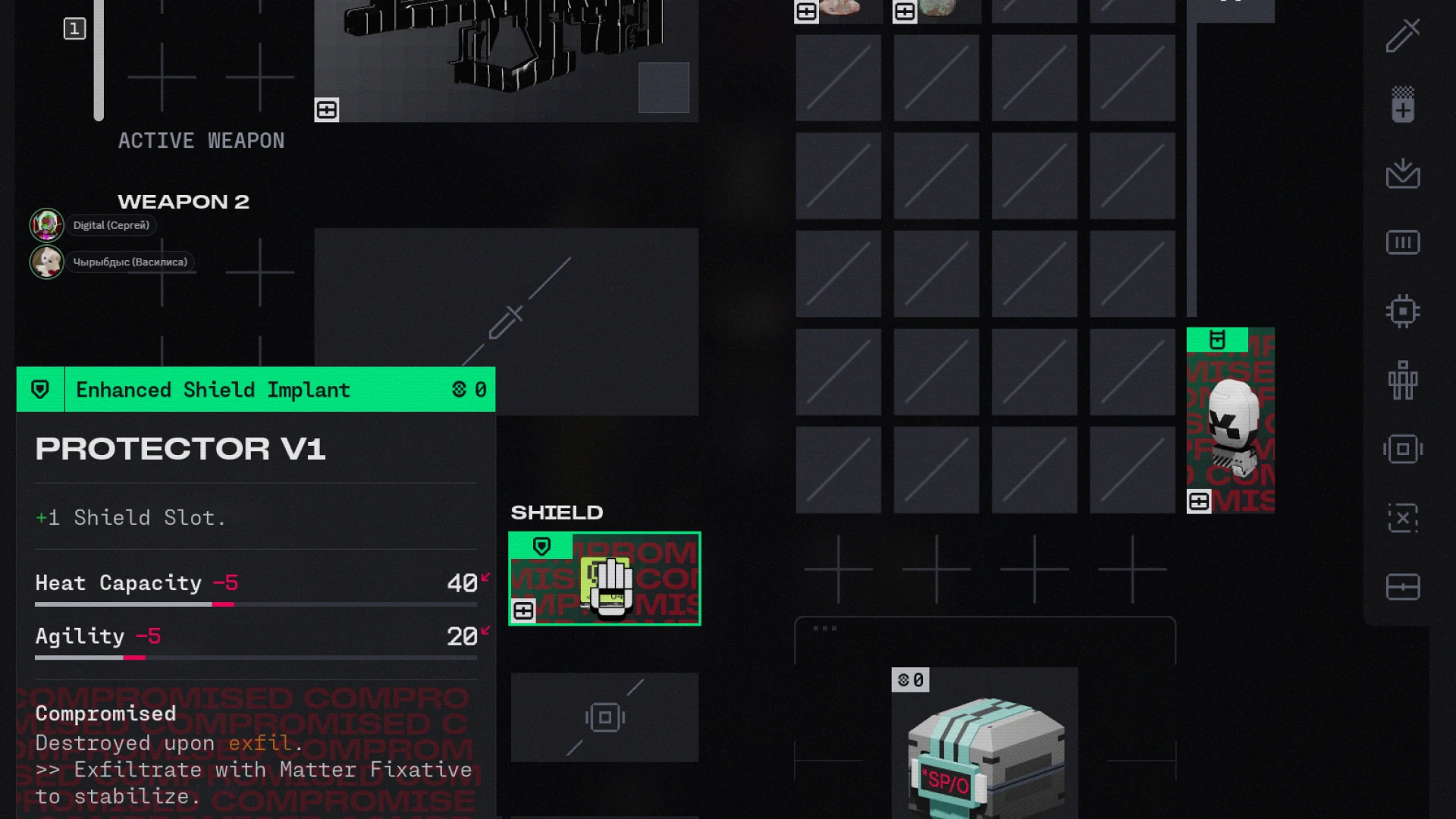Select the card-shaped icon at sidebar bottom
Viewport: 1456px width, 819px height.
pos(1402,587)
